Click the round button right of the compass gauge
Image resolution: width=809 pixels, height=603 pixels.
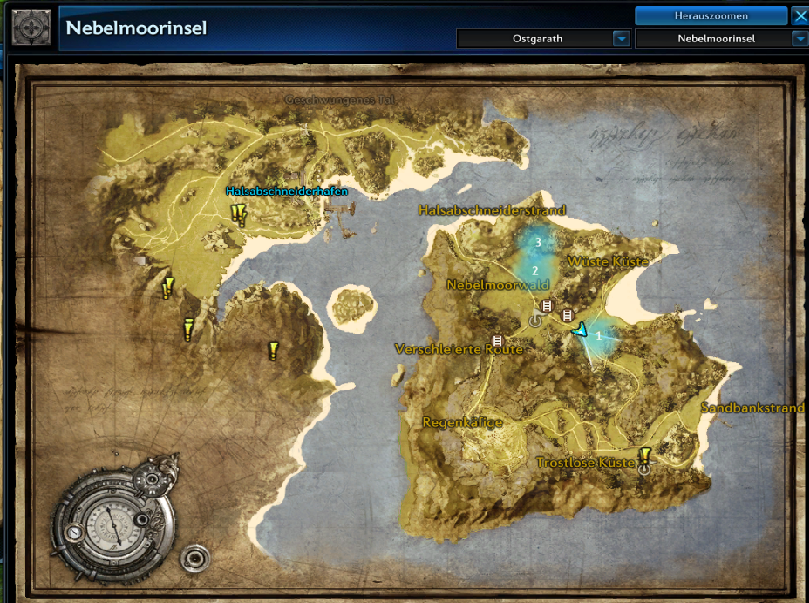[x=193, y=555]
